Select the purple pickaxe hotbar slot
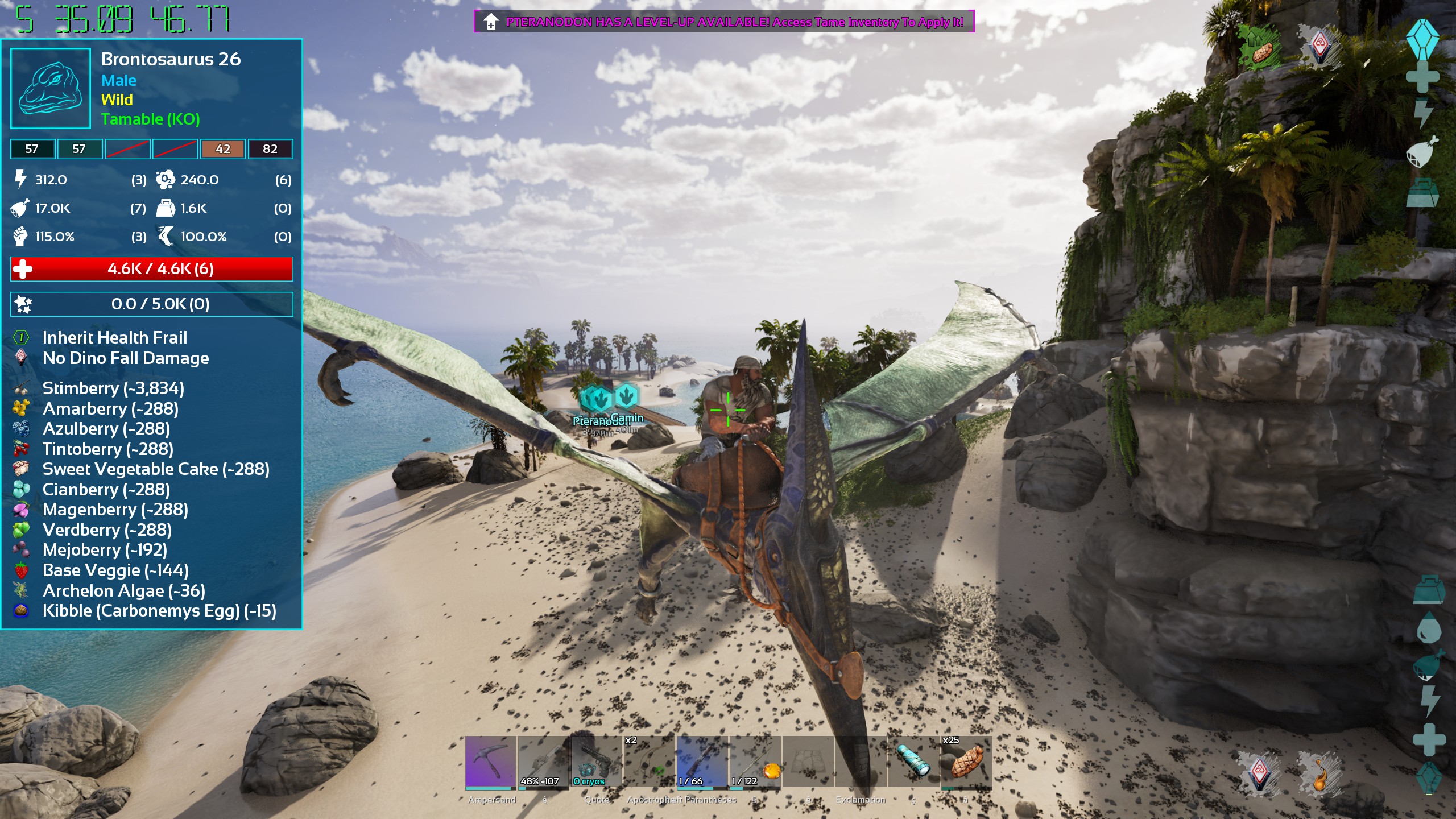Screen dimensions: 1456x819 pos(491,762)
